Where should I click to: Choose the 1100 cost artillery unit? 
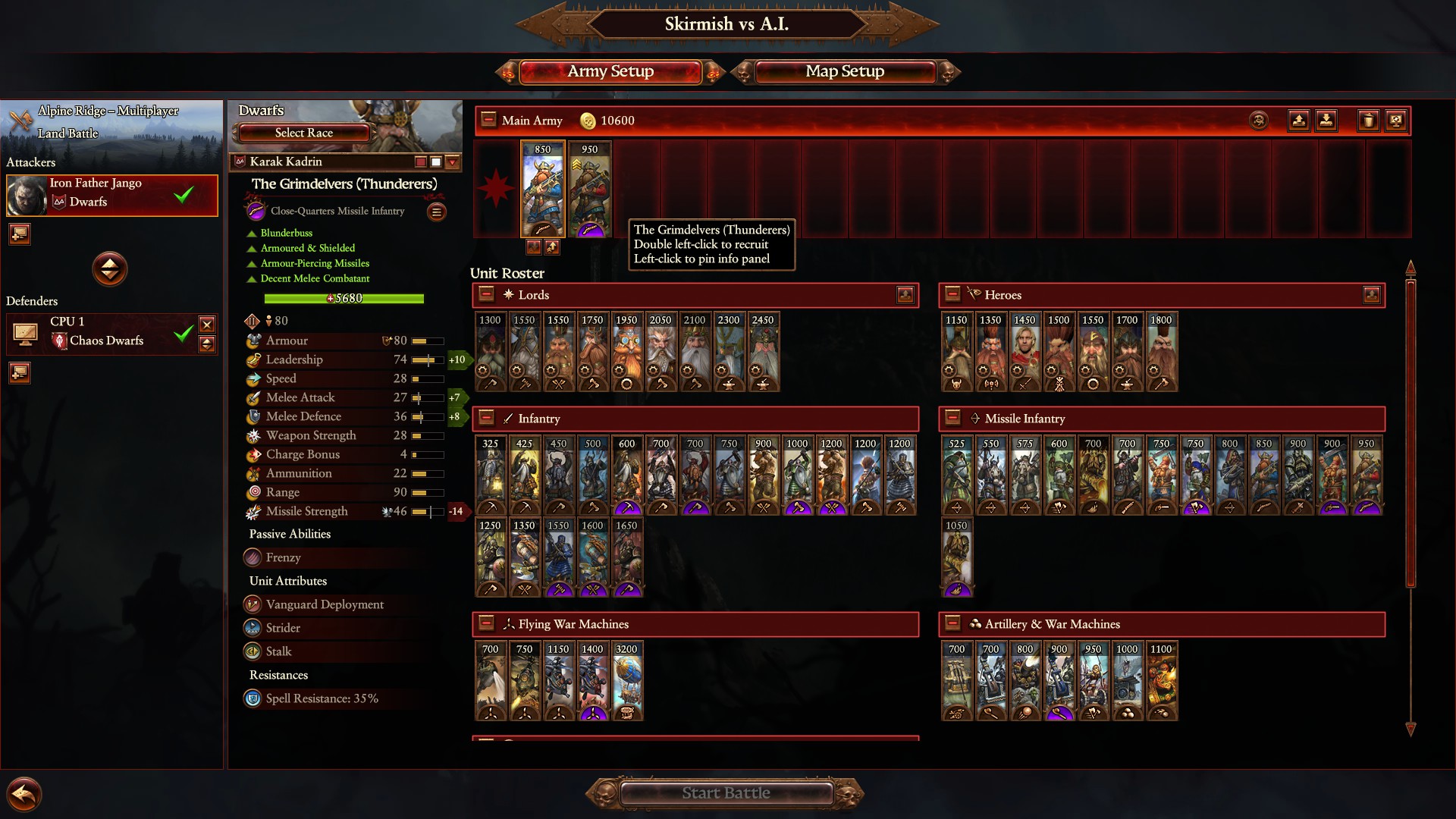1161,681
